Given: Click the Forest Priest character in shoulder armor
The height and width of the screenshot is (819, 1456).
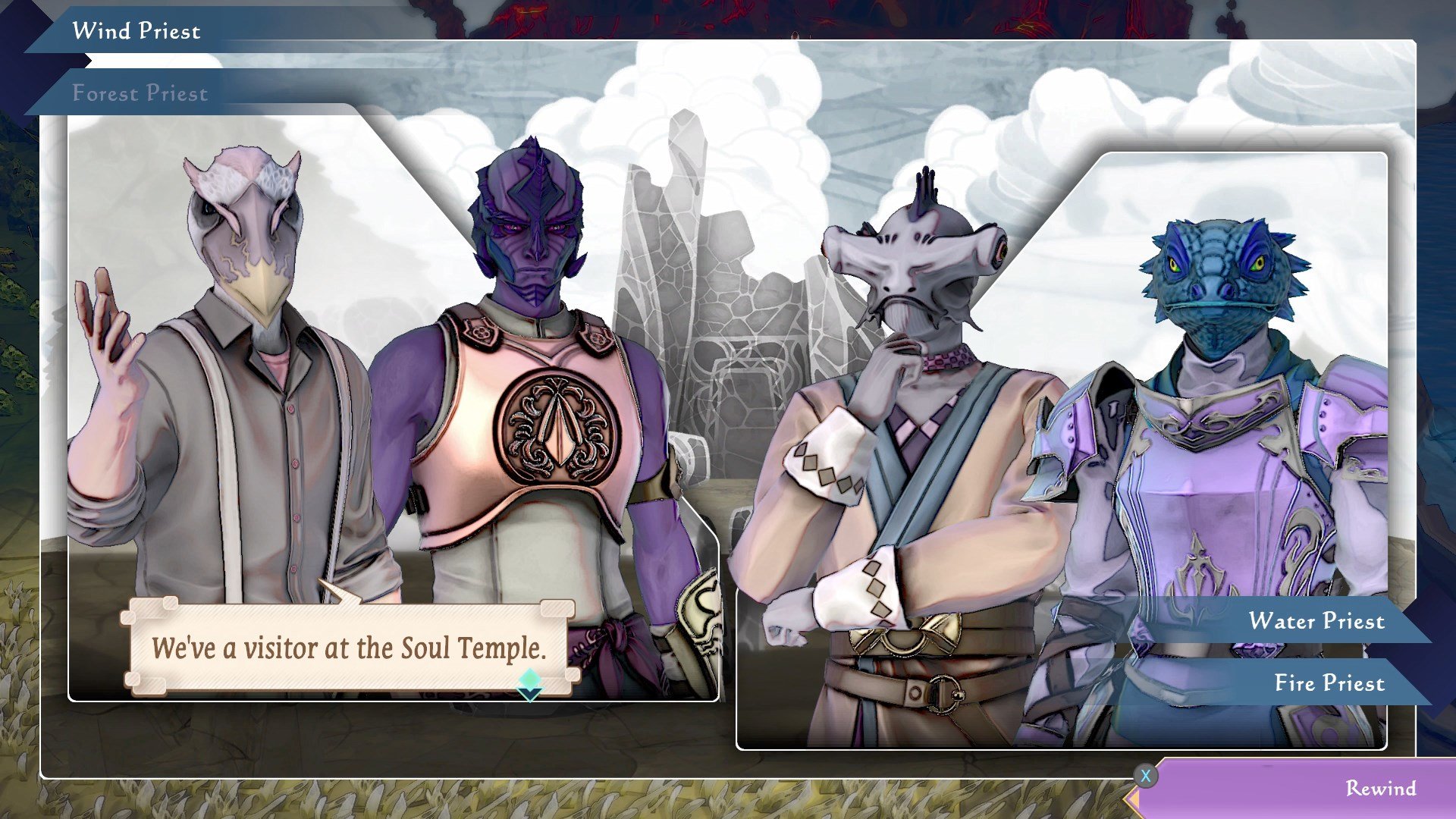Looking at the screenshot, I should (531, 341).
